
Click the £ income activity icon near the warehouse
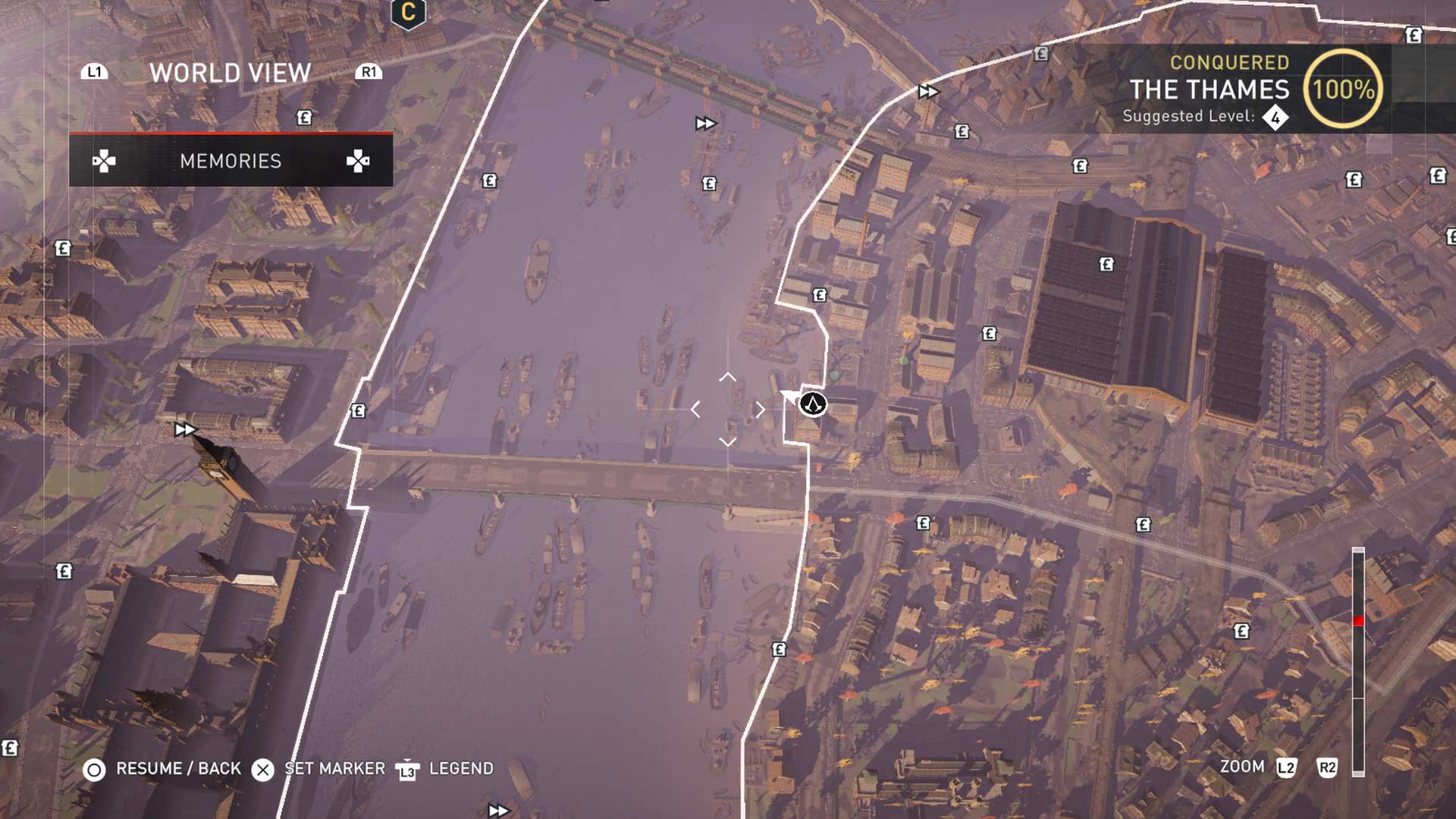[x=1108, y=263]
